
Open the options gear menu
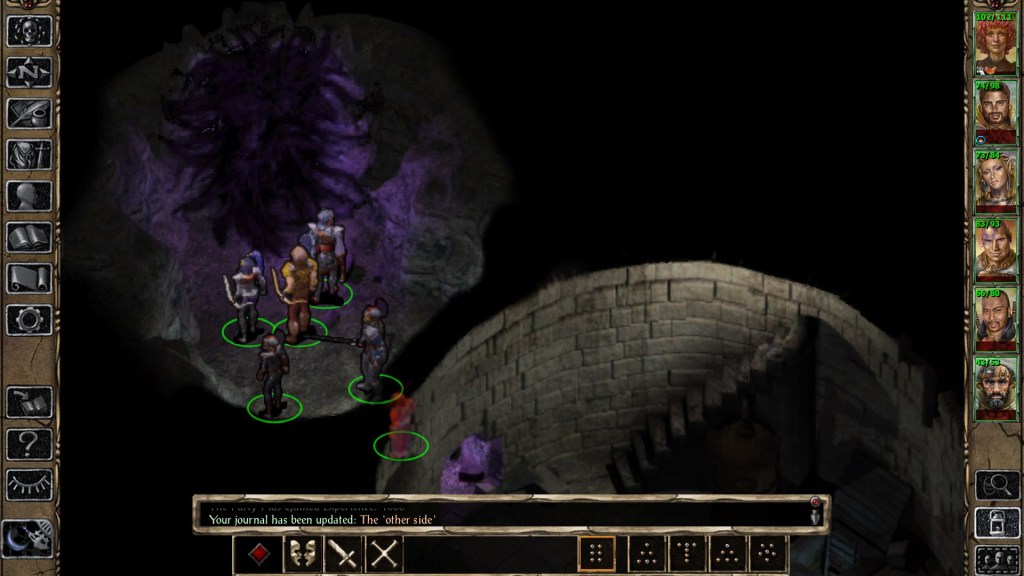coord(29,319)
